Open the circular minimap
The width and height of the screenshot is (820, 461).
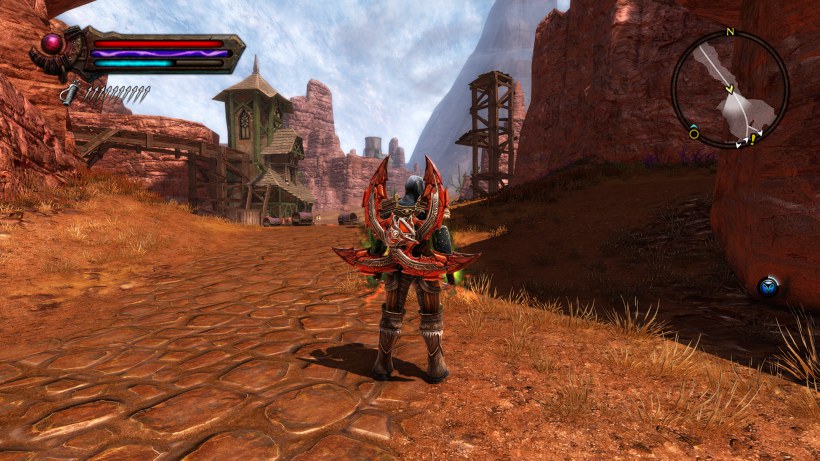pos(730,89)
